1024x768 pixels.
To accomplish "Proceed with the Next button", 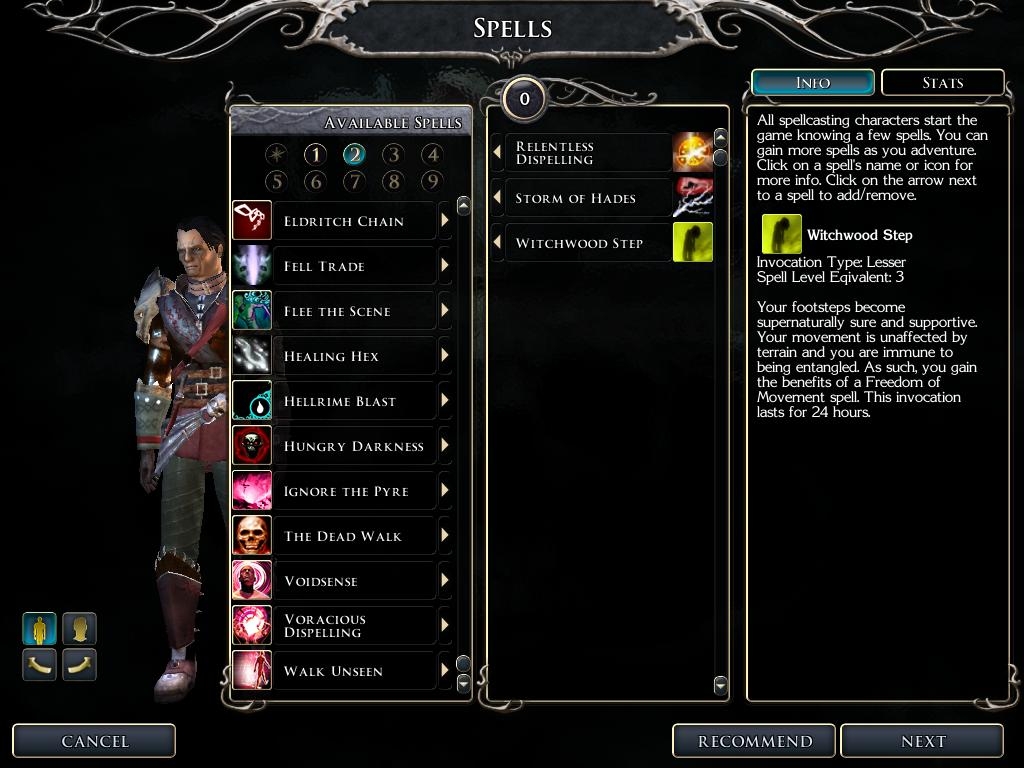I will point(922,741).
